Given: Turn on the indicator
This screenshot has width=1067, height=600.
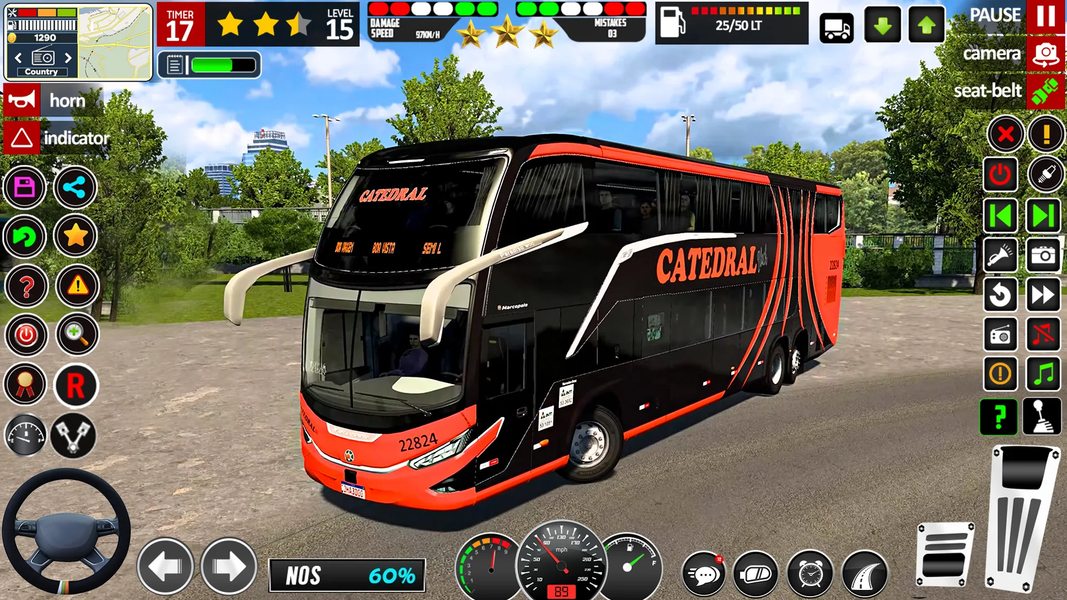Looking at the screenshot, I should coord(20,137).
